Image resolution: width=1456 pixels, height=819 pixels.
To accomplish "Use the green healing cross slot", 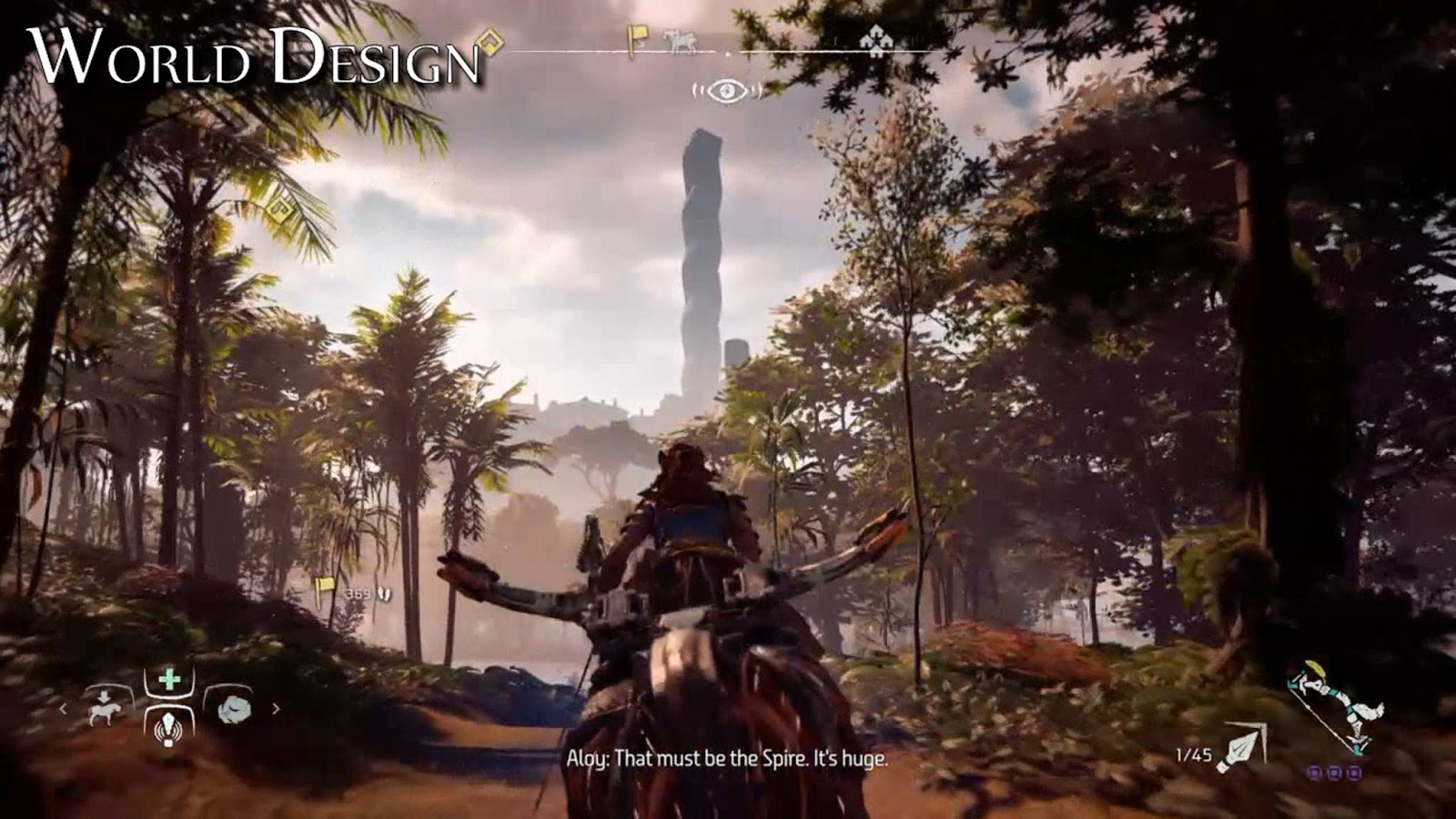I will [169, 680].
